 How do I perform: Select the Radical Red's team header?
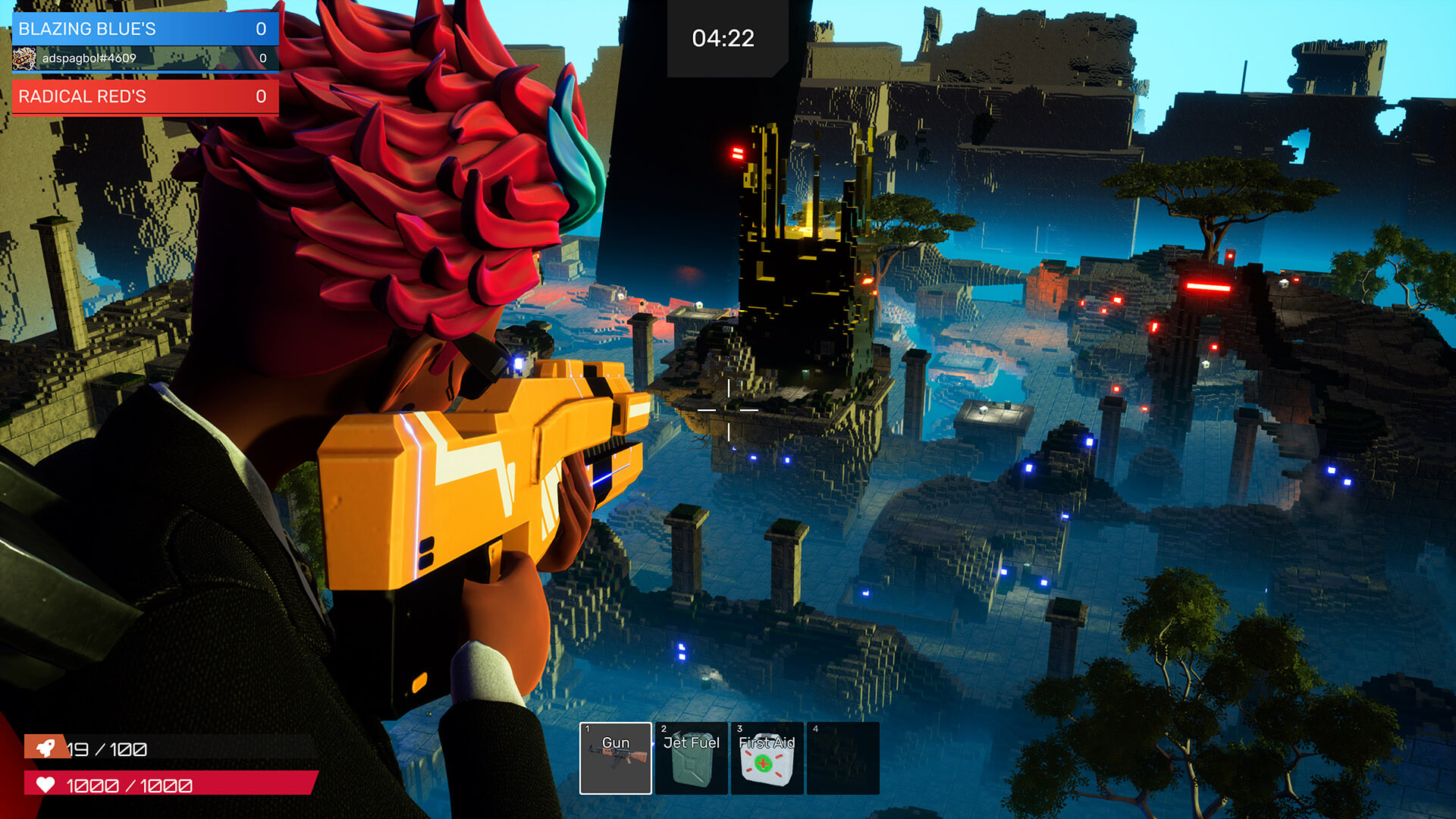click(145, 96)
